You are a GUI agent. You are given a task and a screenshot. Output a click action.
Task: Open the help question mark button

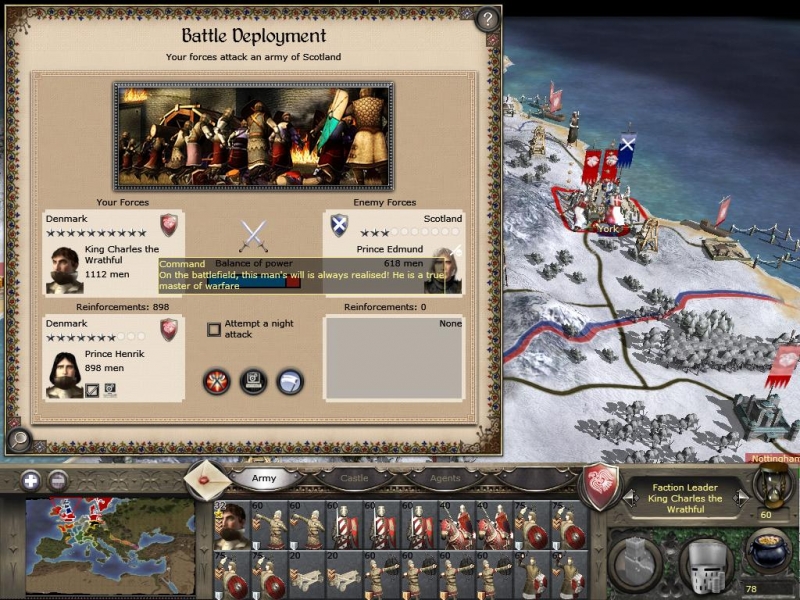click(x=487, y=19)
